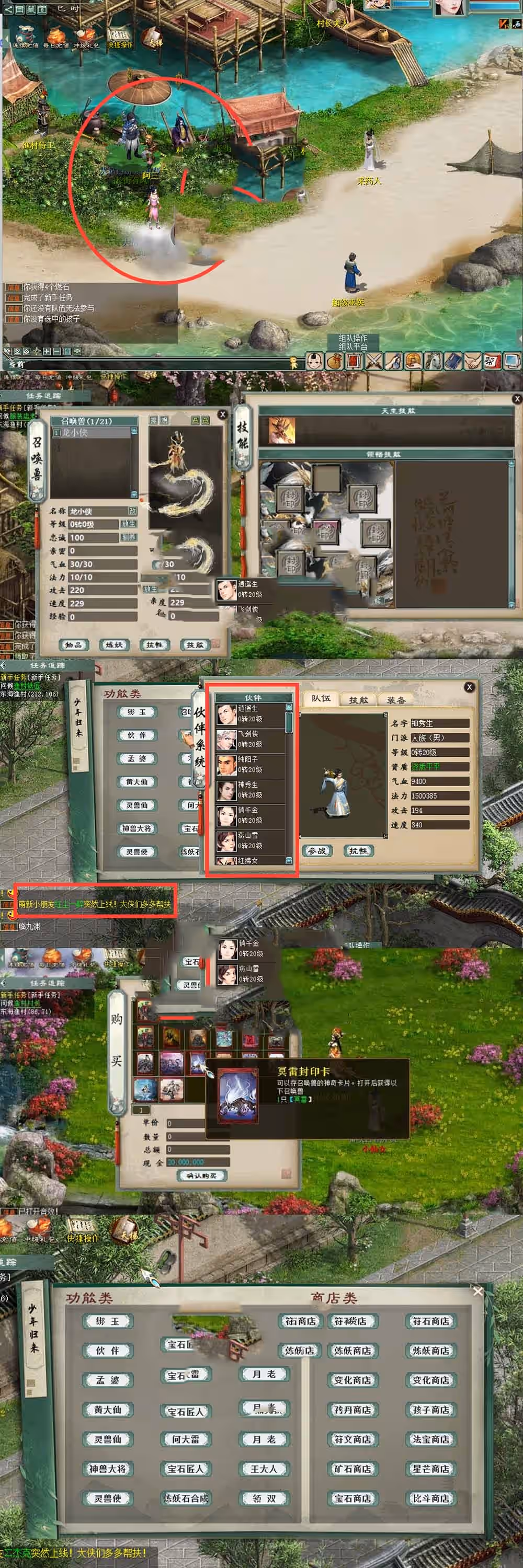523x1568 pixels.
Task: Choose the 星芒商店 button
Action: point(431,1469)
